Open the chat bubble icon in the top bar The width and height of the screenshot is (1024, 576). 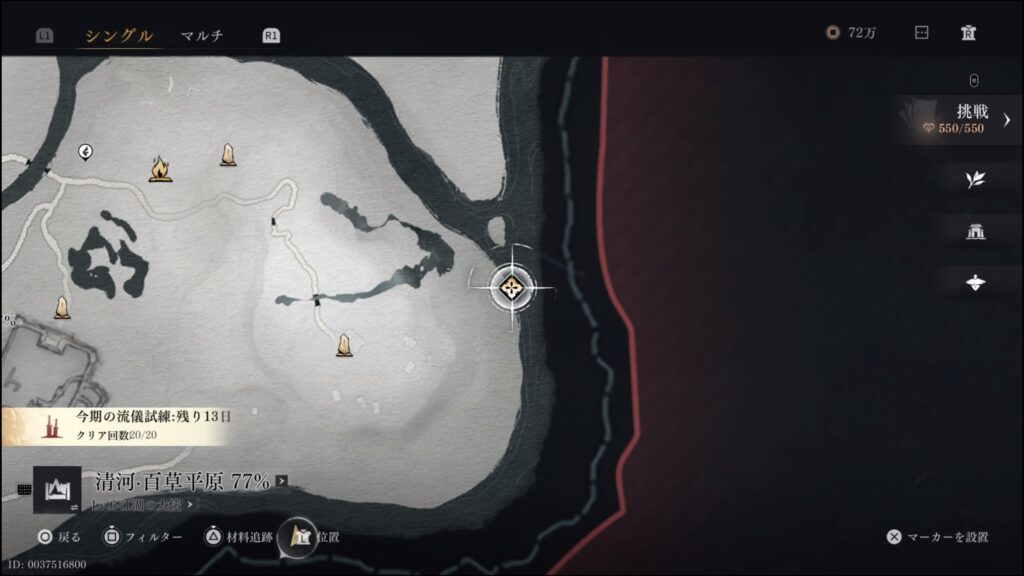click(x=922, y=33)
